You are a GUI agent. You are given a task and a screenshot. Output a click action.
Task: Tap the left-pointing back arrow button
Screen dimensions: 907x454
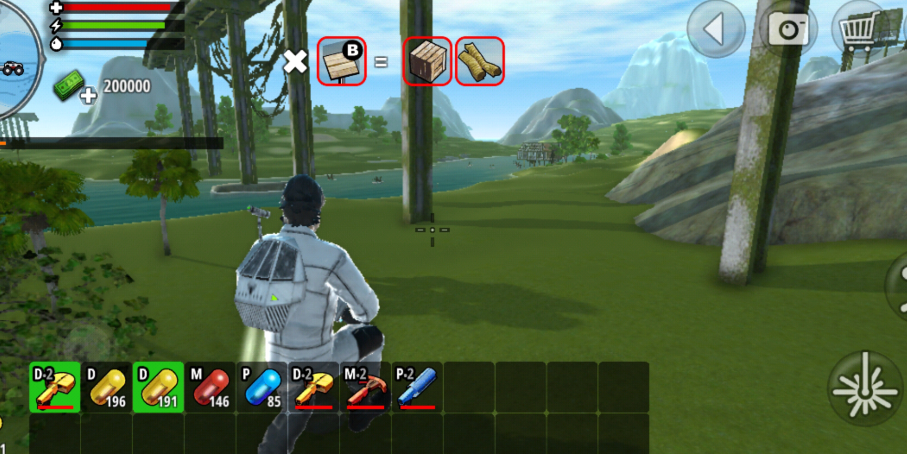[716, 29]
